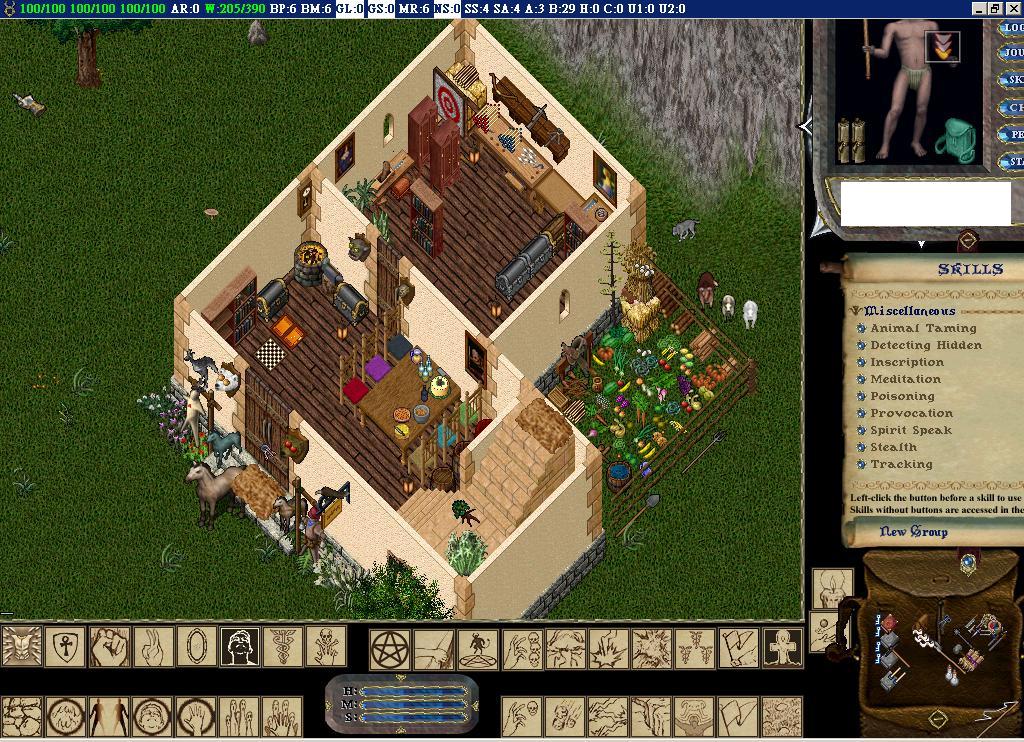This screenshot has width=1024, height=742.
Task: Click the Skills paperdoll button
Action: coord(1012,80)
